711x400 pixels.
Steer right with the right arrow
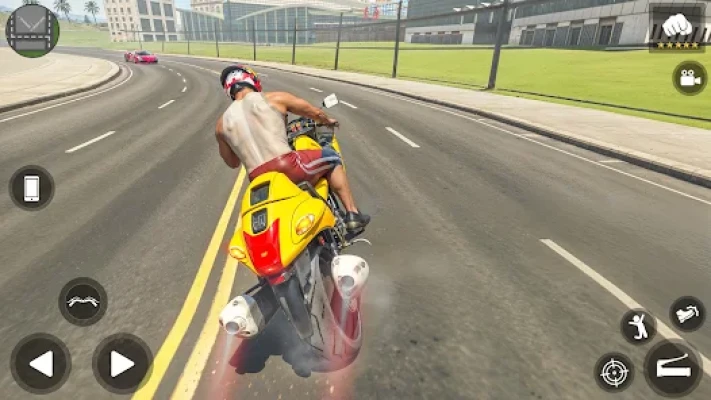click(x=122, y=363)
